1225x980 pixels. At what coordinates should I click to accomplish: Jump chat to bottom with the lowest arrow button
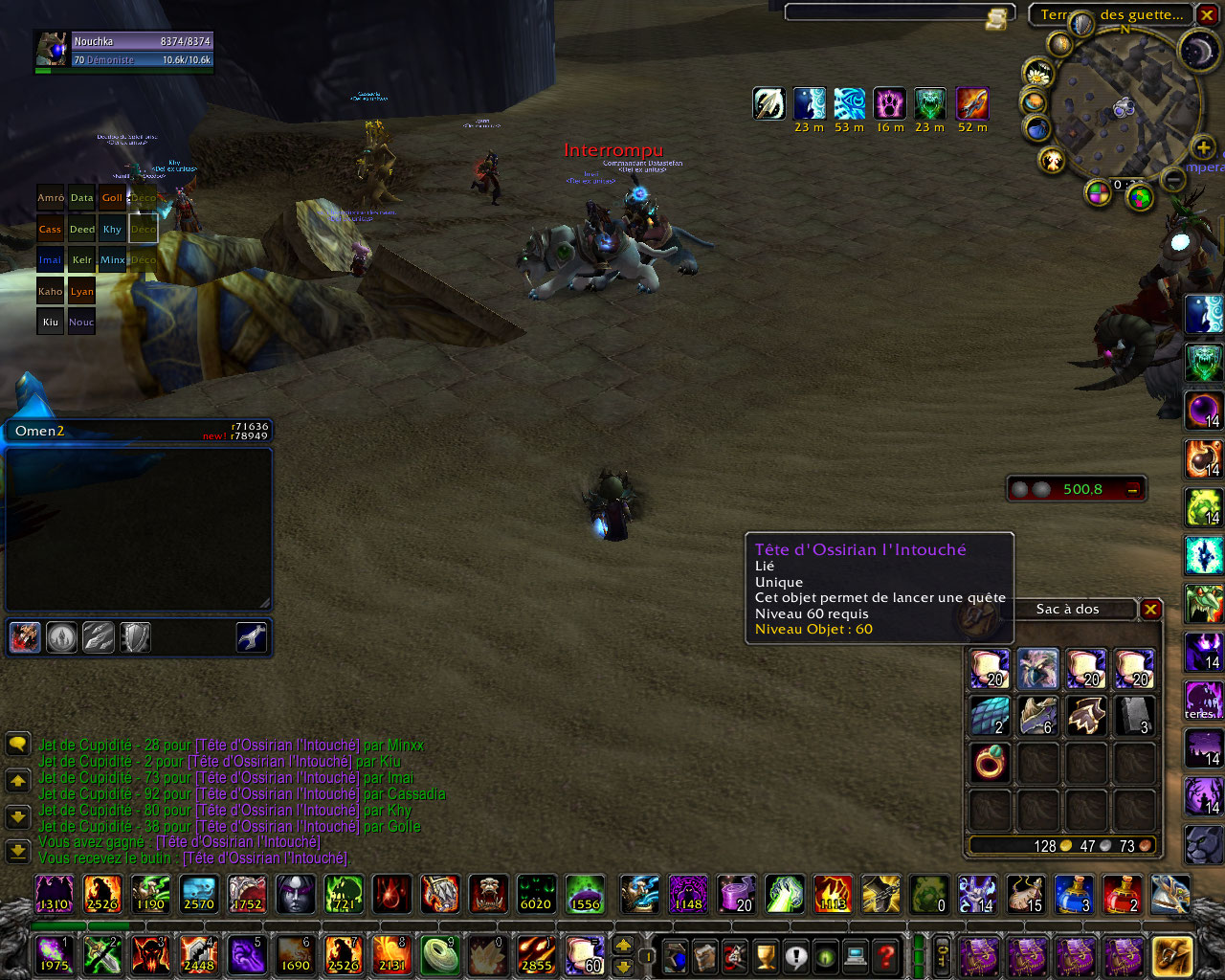[17, 850]
